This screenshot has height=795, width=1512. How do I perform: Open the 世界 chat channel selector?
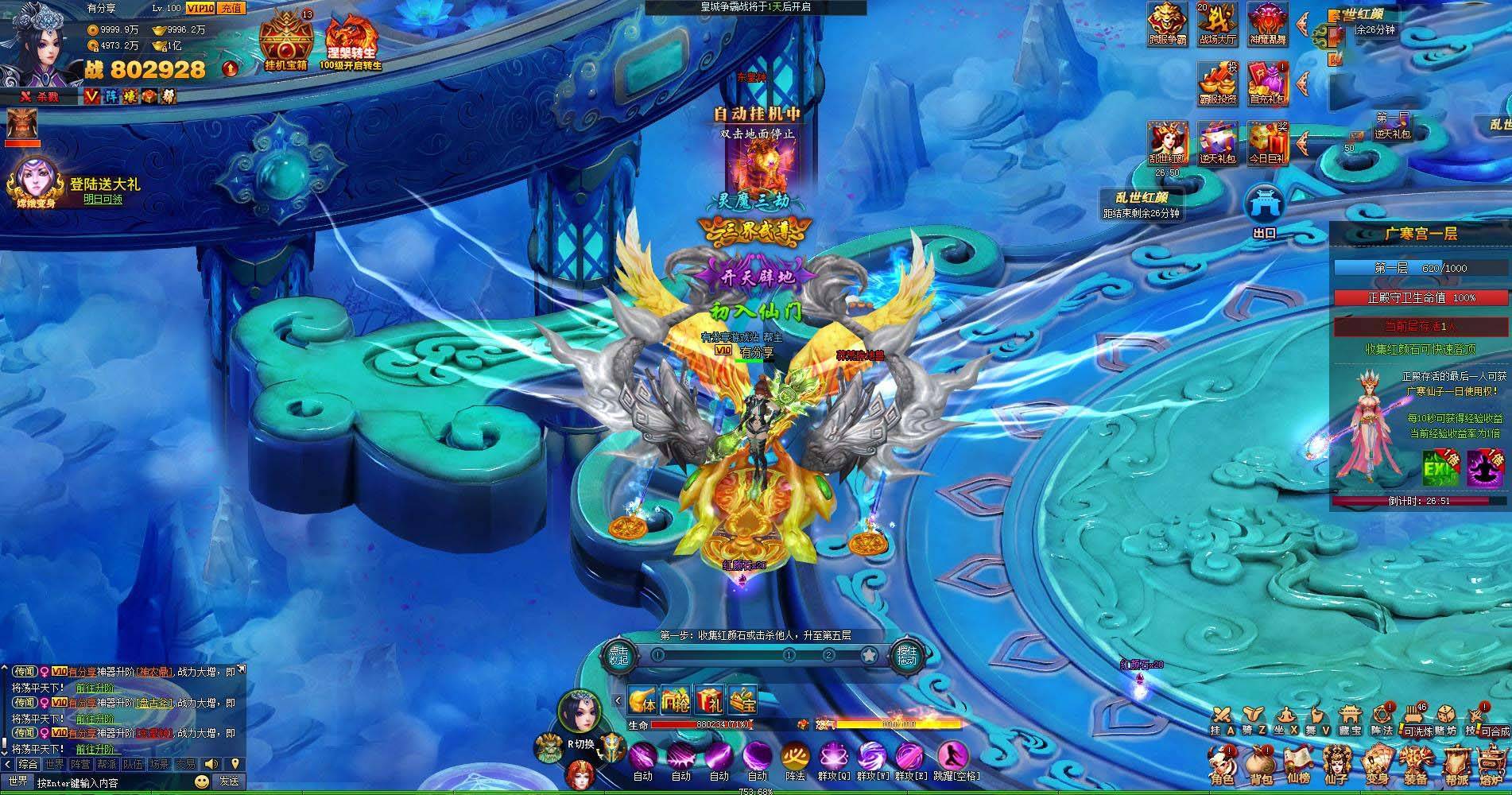click(19, 782)
